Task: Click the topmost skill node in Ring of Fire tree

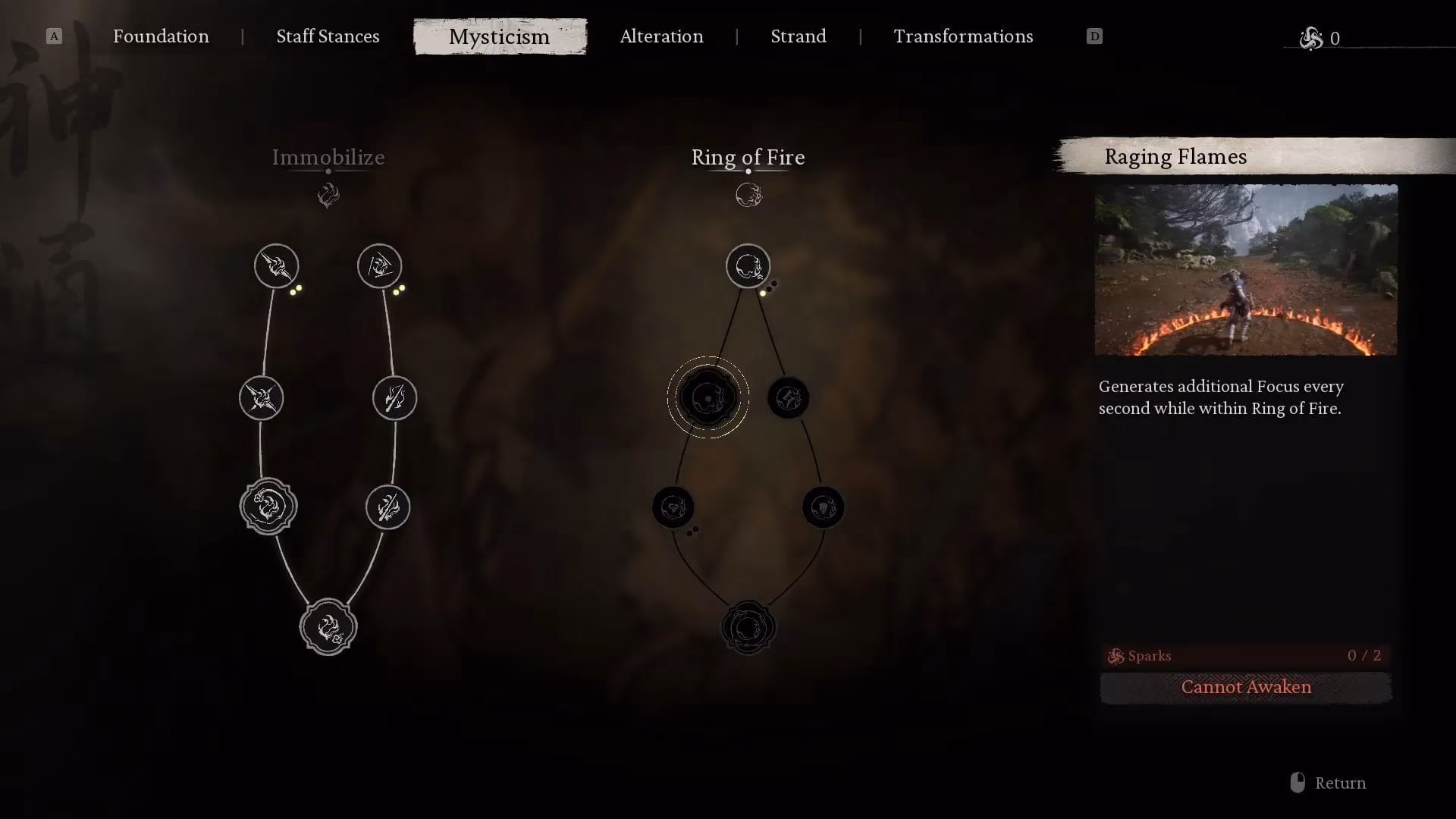Action: coord(749,266)
